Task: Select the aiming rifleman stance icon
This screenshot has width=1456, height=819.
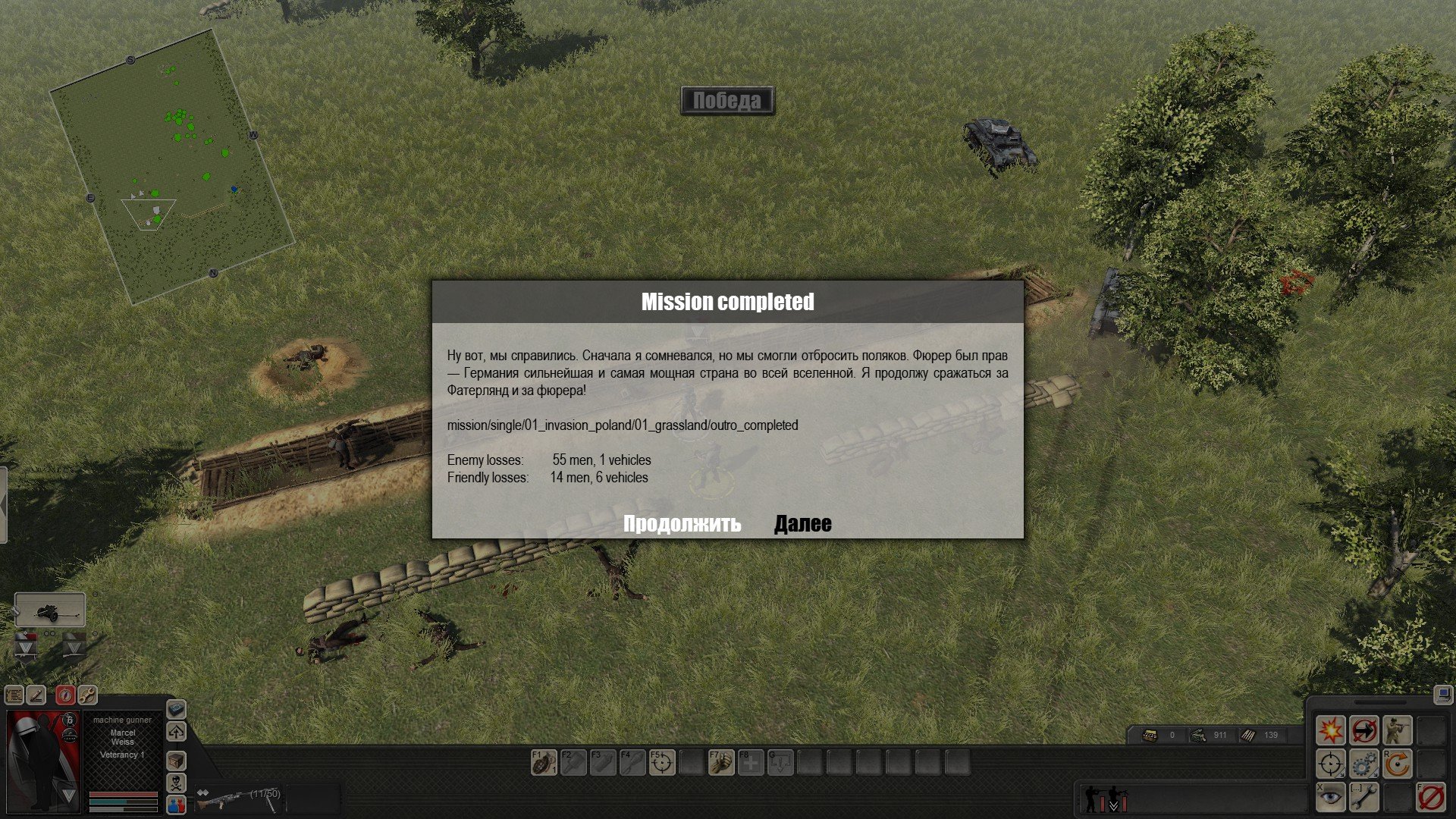Action: [1397, 731]
